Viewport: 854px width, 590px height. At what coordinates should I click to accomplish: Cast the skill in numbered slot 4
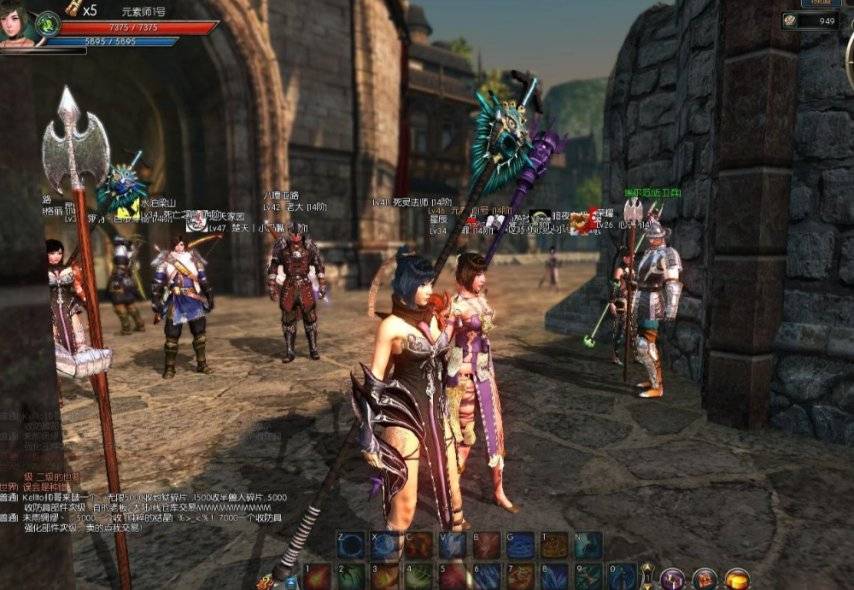coord(419,577)
